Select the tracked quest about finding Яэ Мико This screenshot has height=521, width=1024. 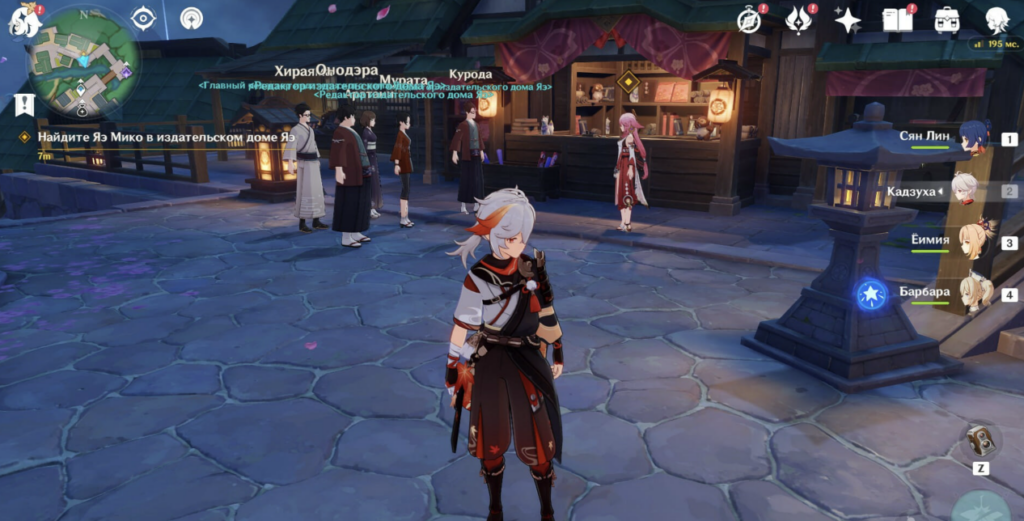click(x=165, y=137)
